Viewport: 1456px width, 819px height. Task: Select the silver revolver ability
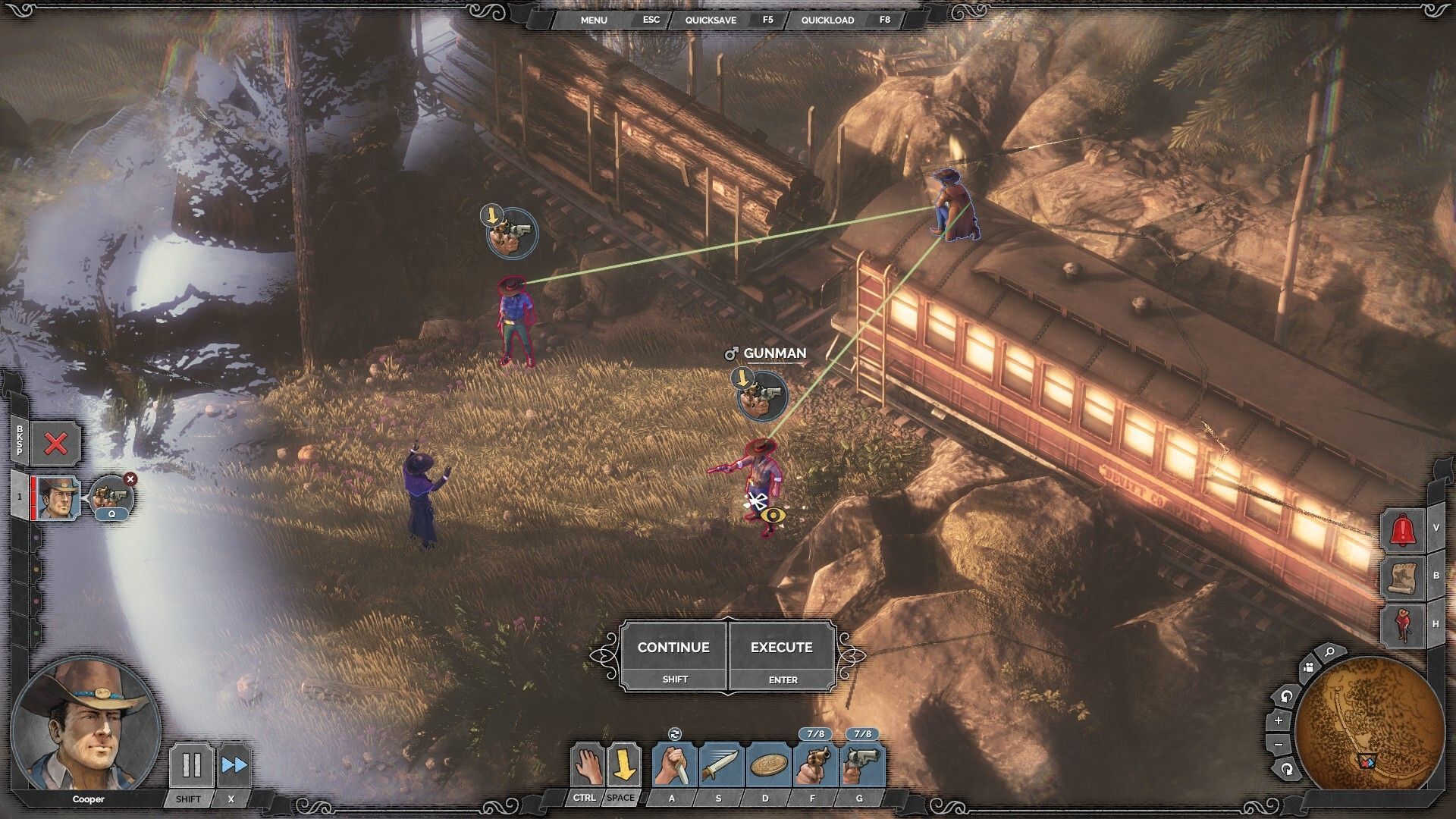click(862, 765)
